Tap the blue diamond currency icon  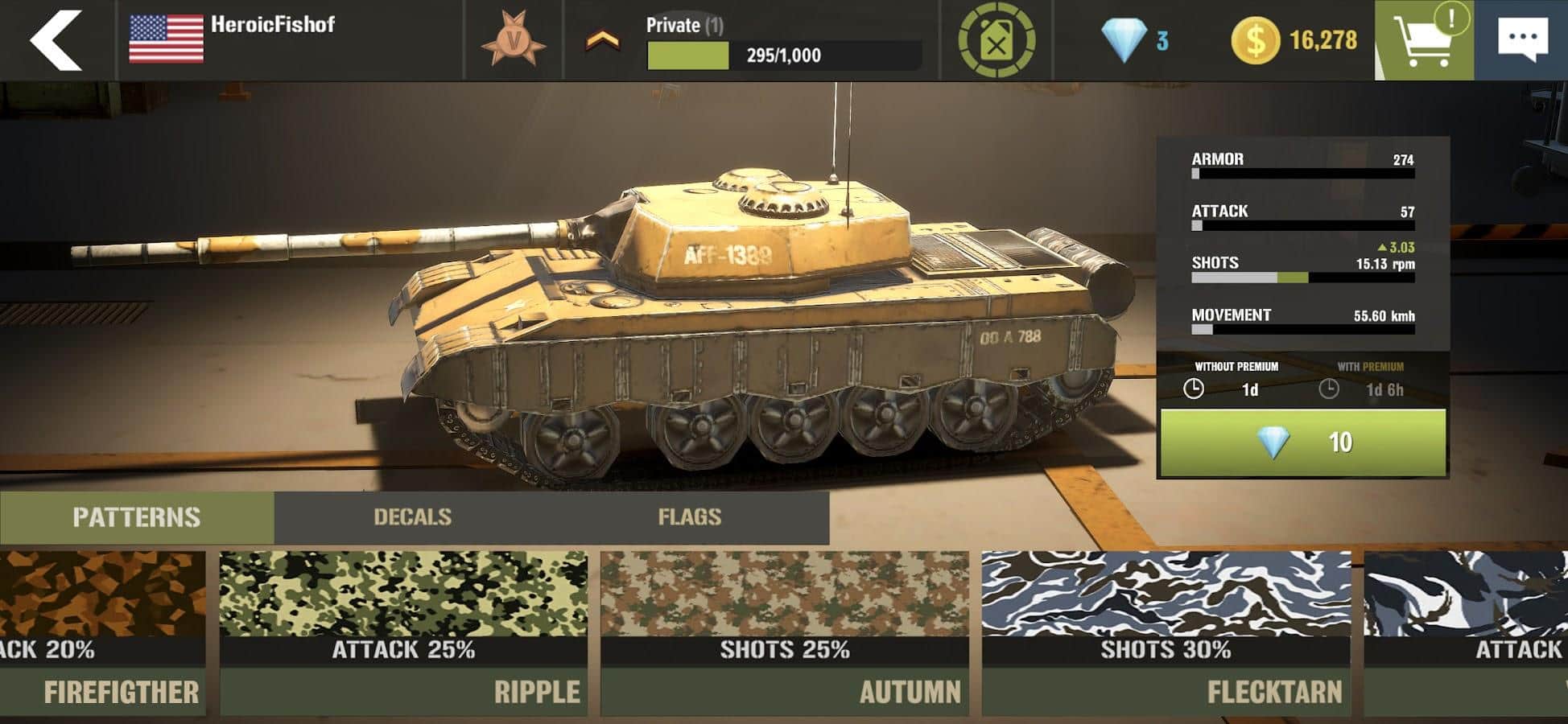[1123, 40]
